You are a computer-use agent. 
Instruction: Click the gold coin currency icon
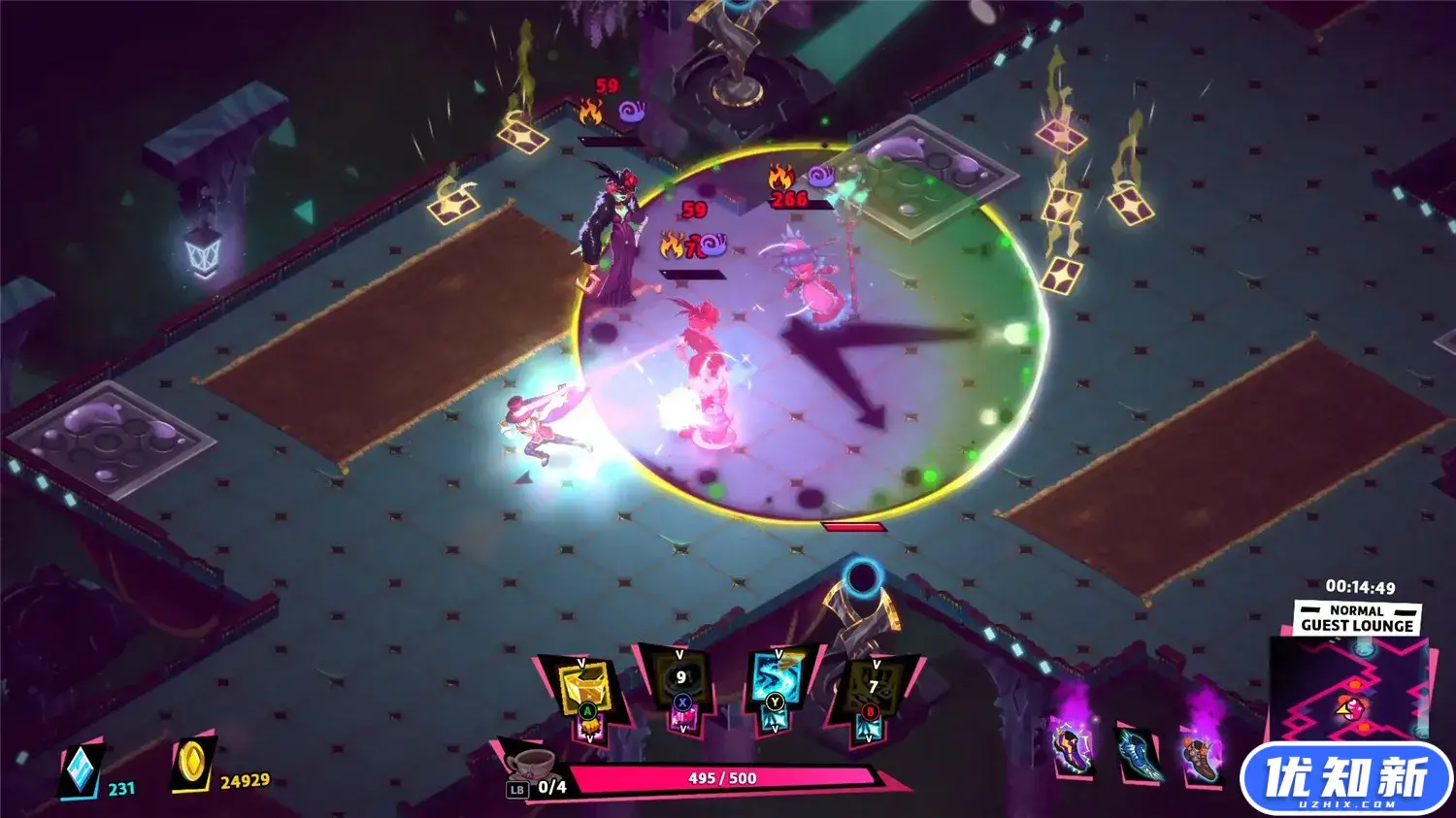pos(192,767)
